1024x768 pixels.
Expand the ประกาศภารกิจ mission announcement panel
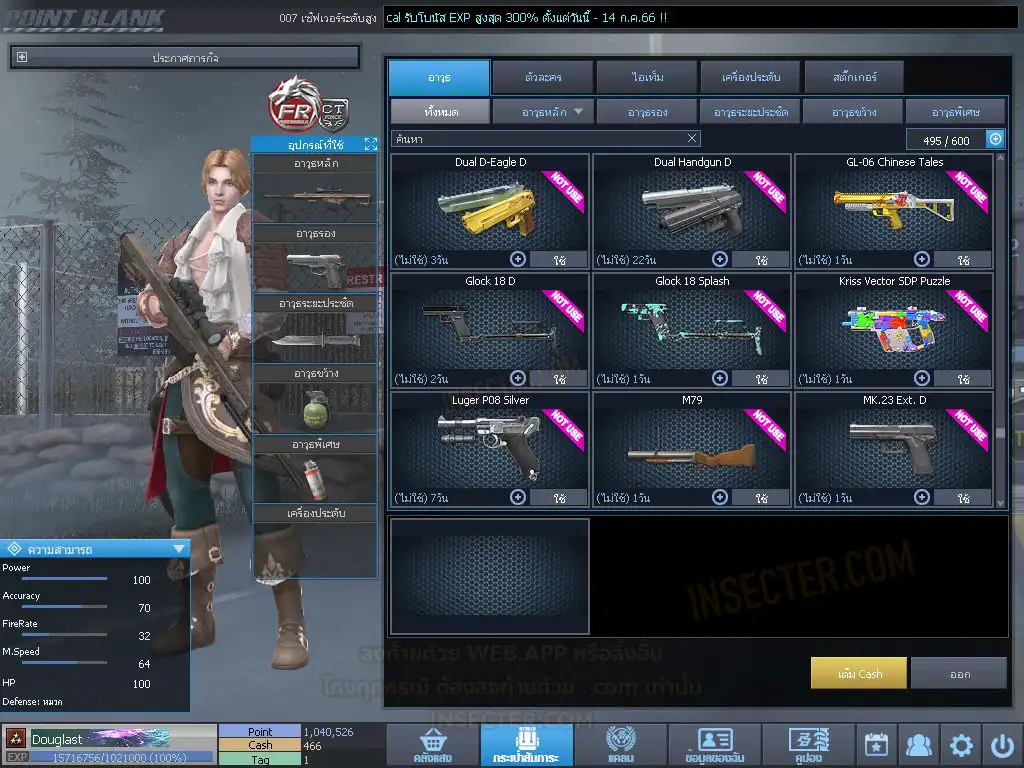(x=22, y=58)
